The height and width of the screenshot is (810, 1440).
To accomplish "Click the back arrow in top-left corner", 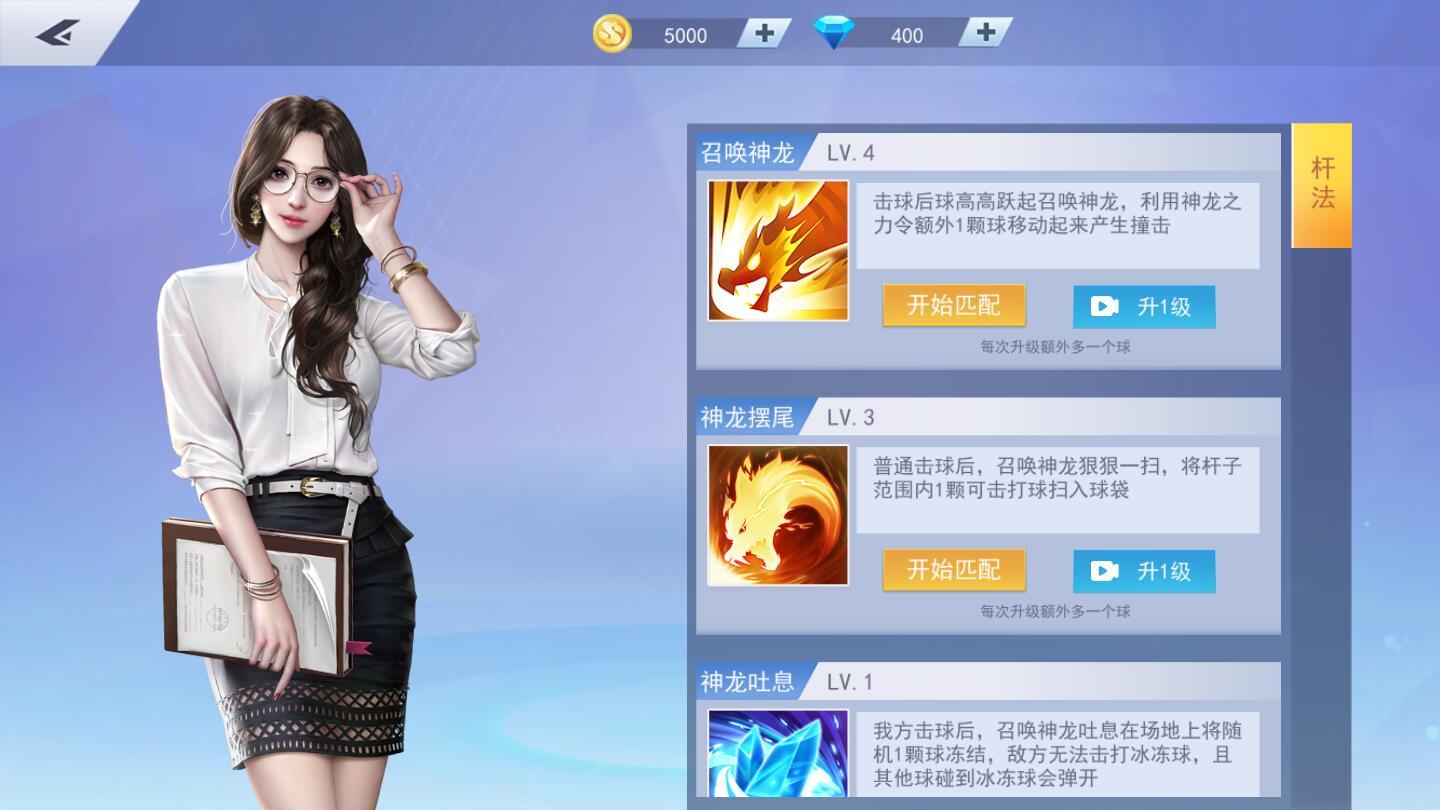I will (57, 30).
